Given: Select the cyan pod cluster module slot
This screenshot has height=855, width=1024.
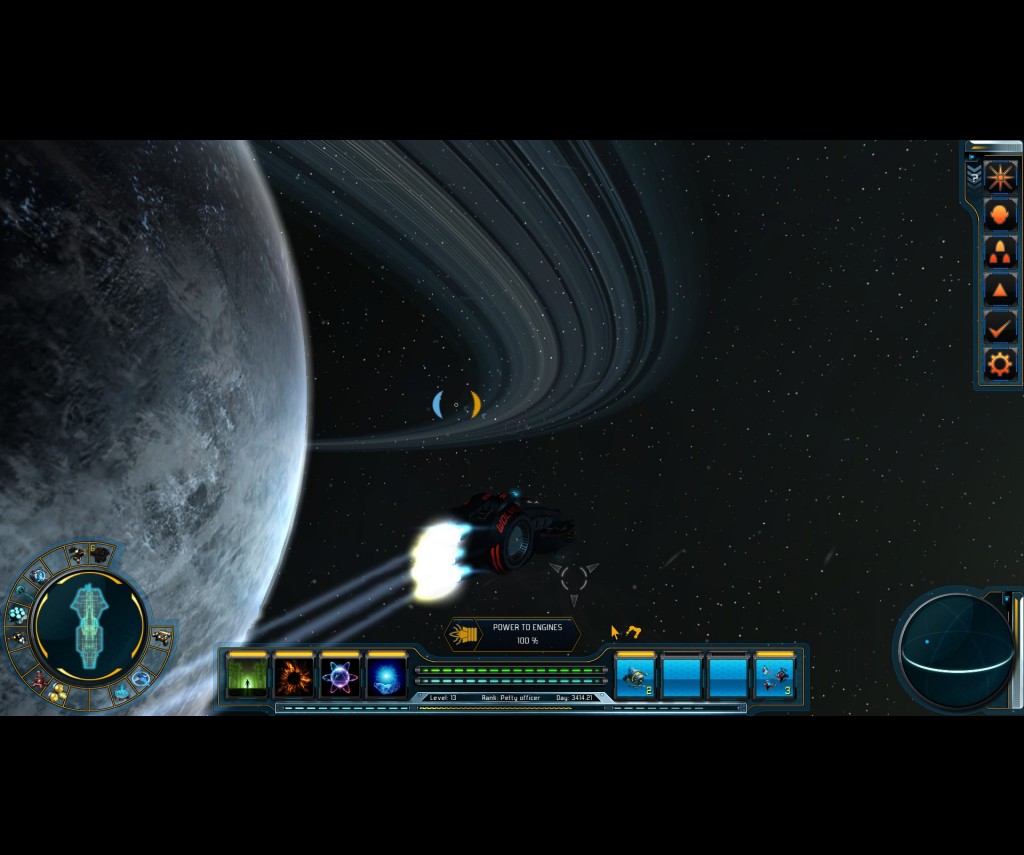Looking at the screenshot, I should [18, 613].
